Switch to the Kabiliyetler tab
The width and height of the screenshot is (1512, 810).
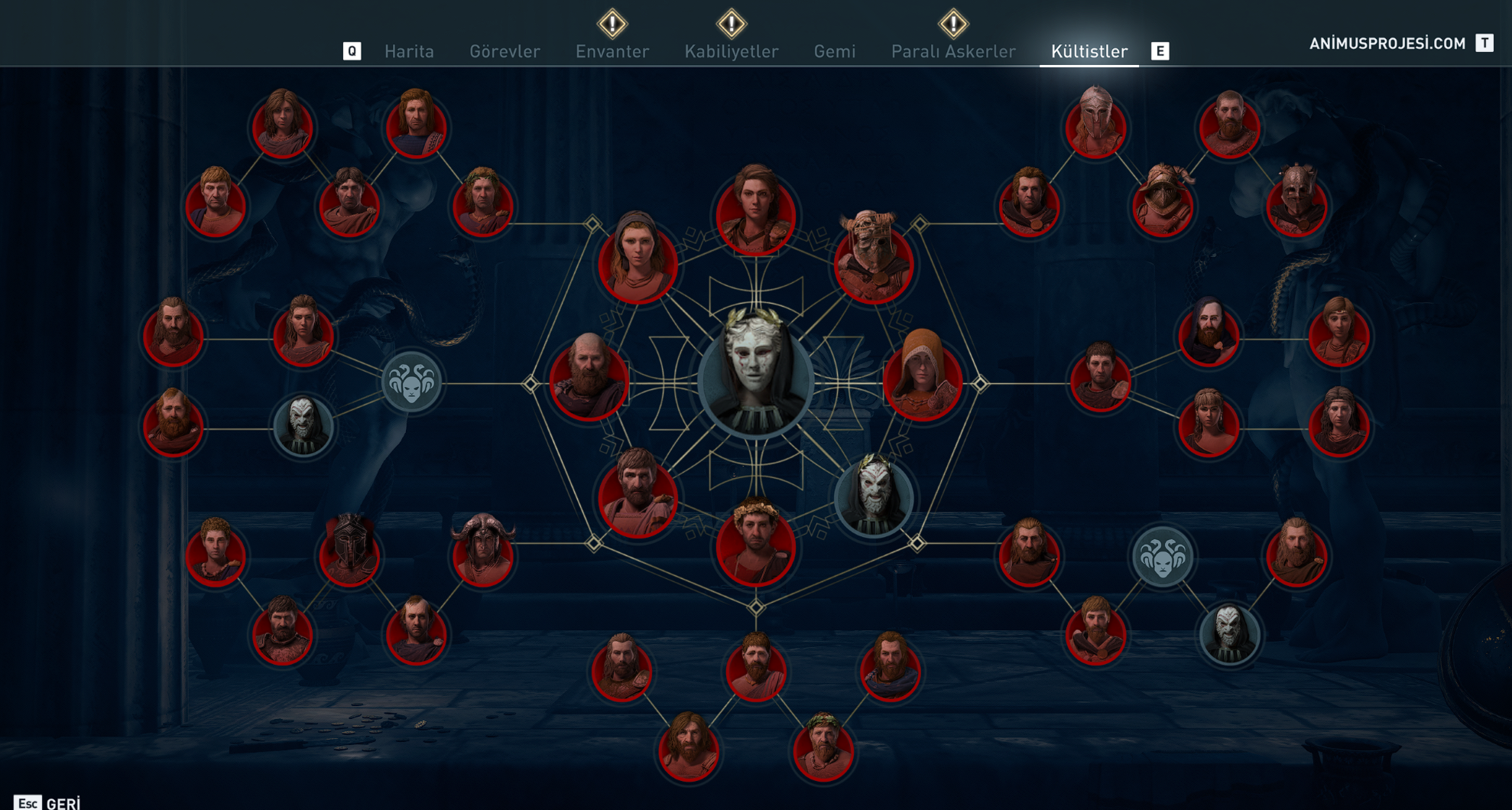(732, 51)
